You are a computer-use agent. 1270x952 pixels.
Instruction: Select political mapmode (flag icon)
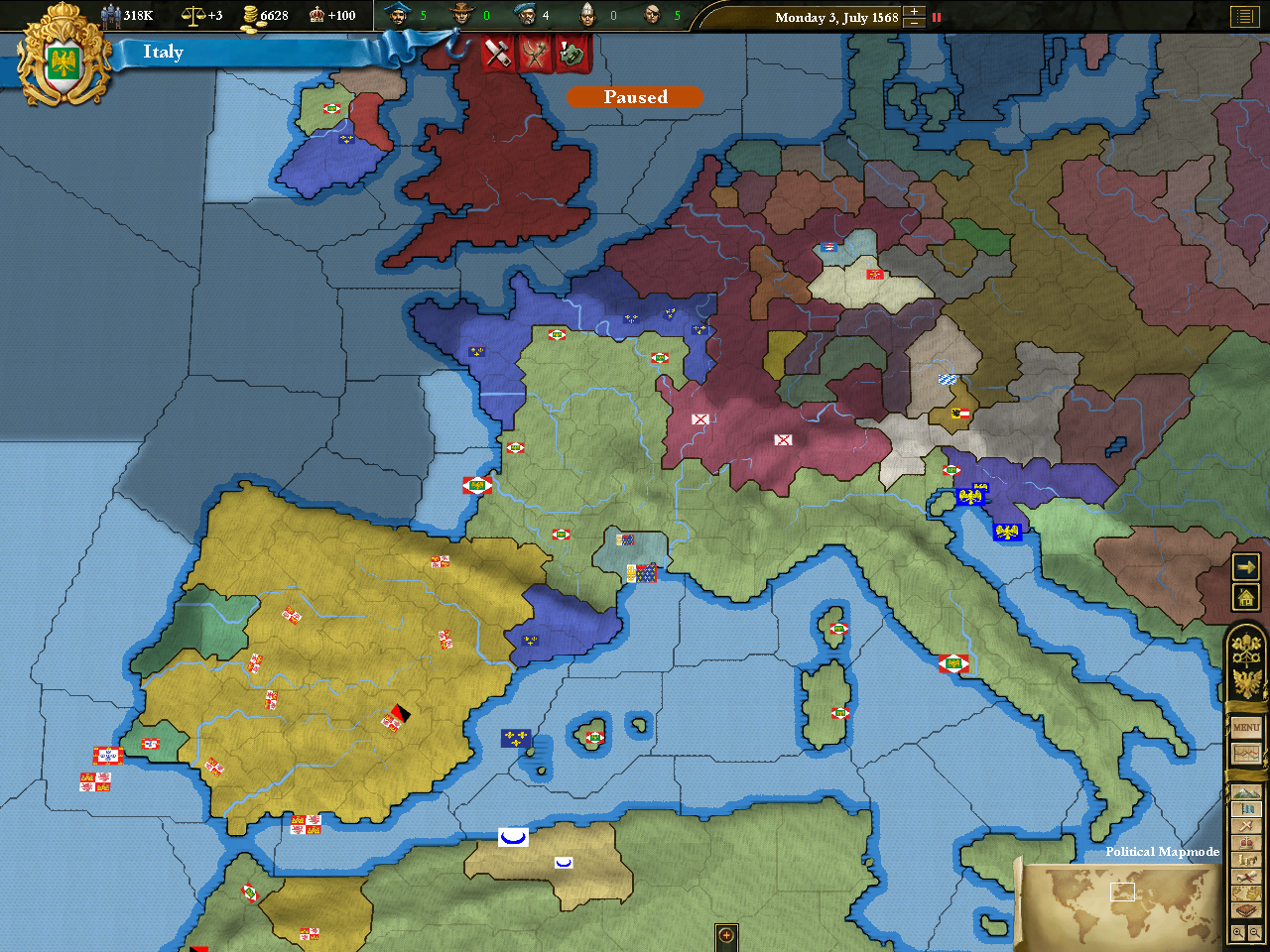[x=1246, y=809]
